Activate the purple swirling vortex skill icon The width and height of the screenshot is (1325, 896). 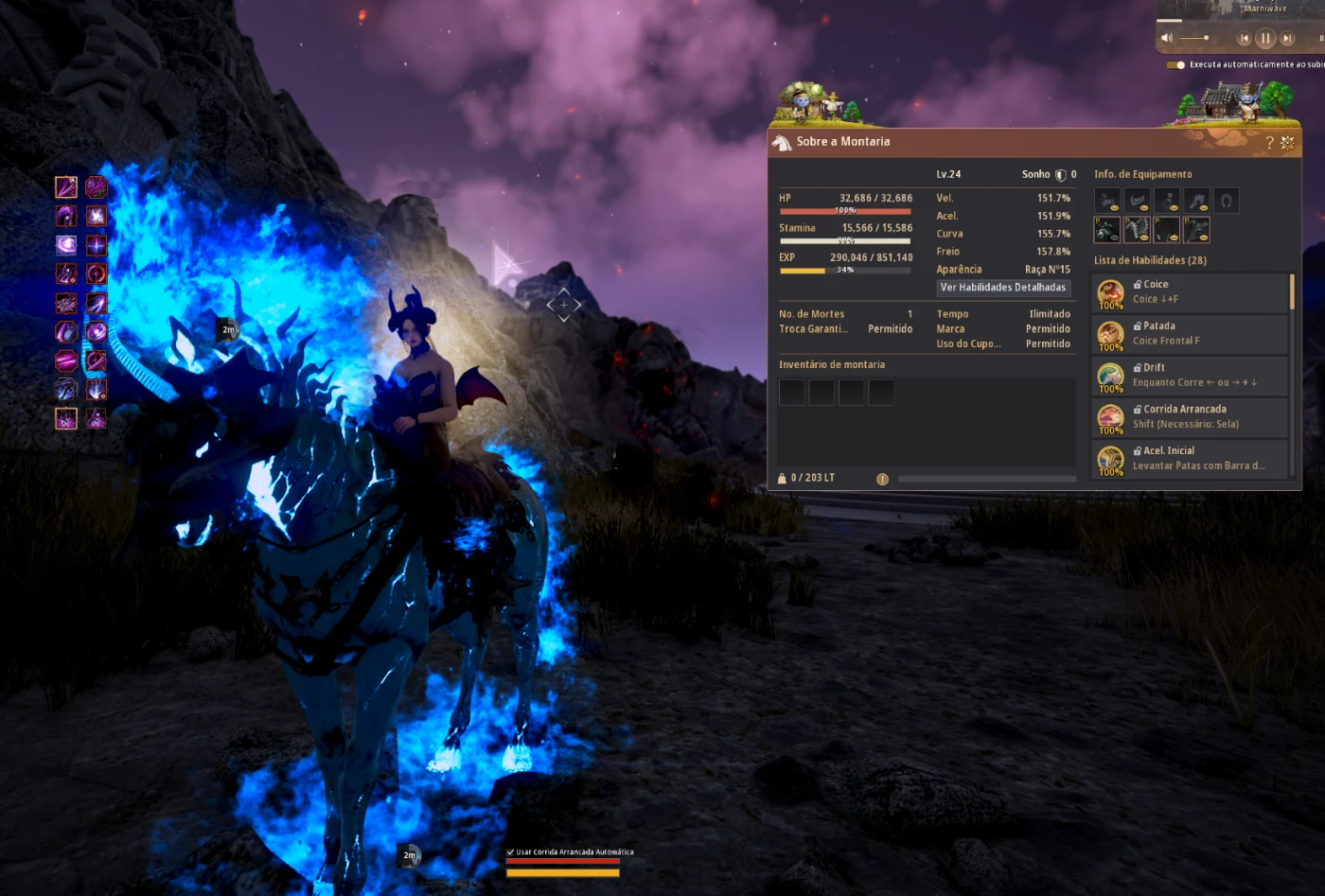[66, 245]
